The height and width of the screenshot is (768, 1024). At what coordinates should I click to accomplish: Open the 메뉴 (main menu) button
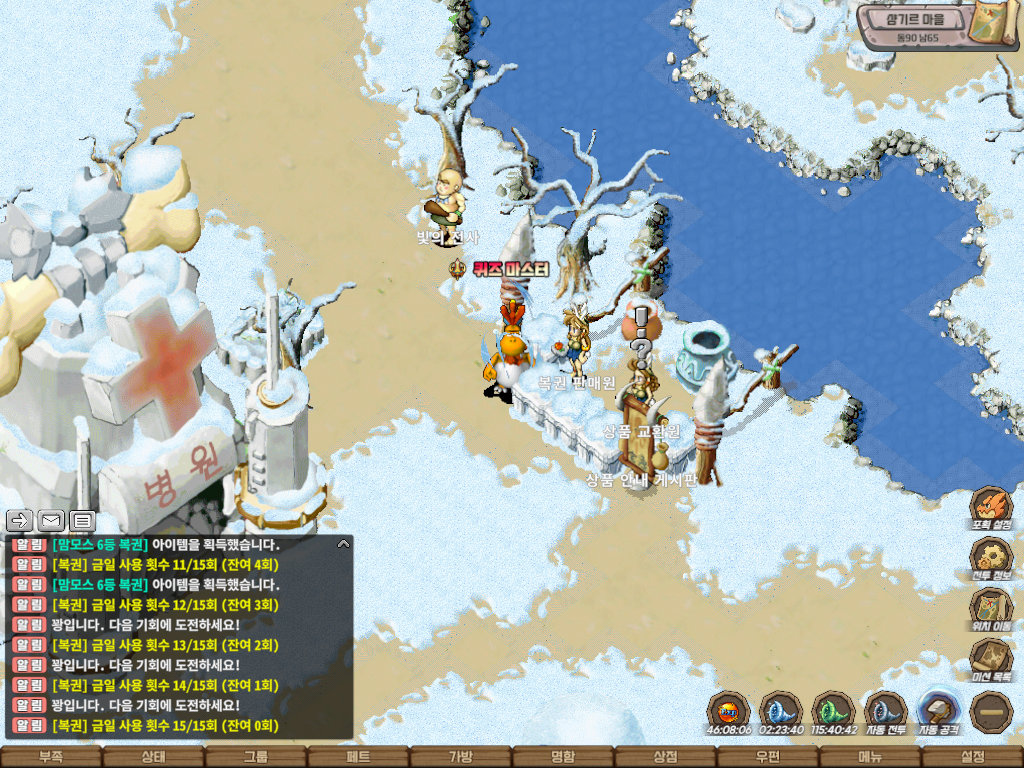click(870, 757)
